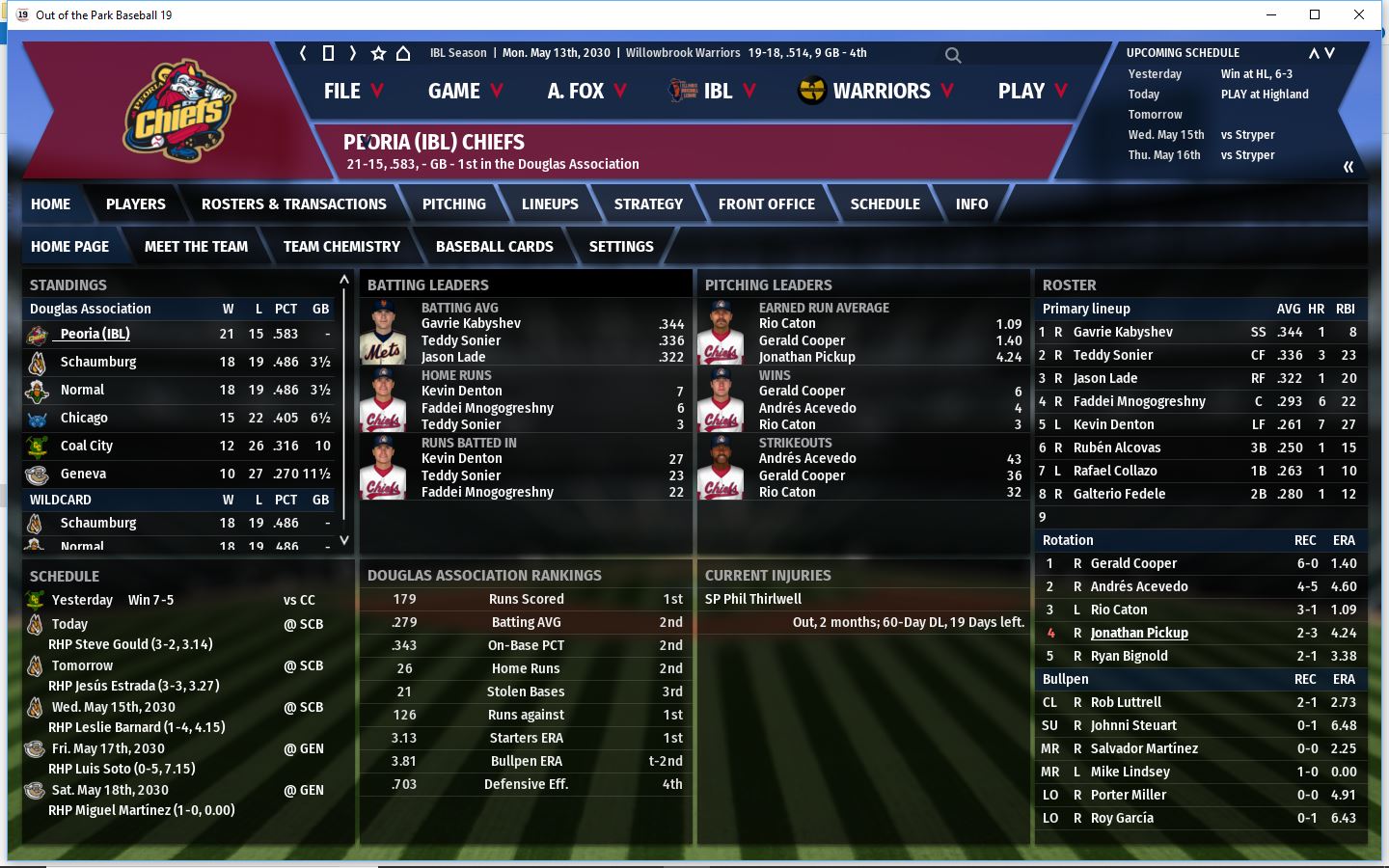View the BASEBALL CARDS subpage
The height and width of the screenshot is (868, 1389).
(x=494, y=247)
